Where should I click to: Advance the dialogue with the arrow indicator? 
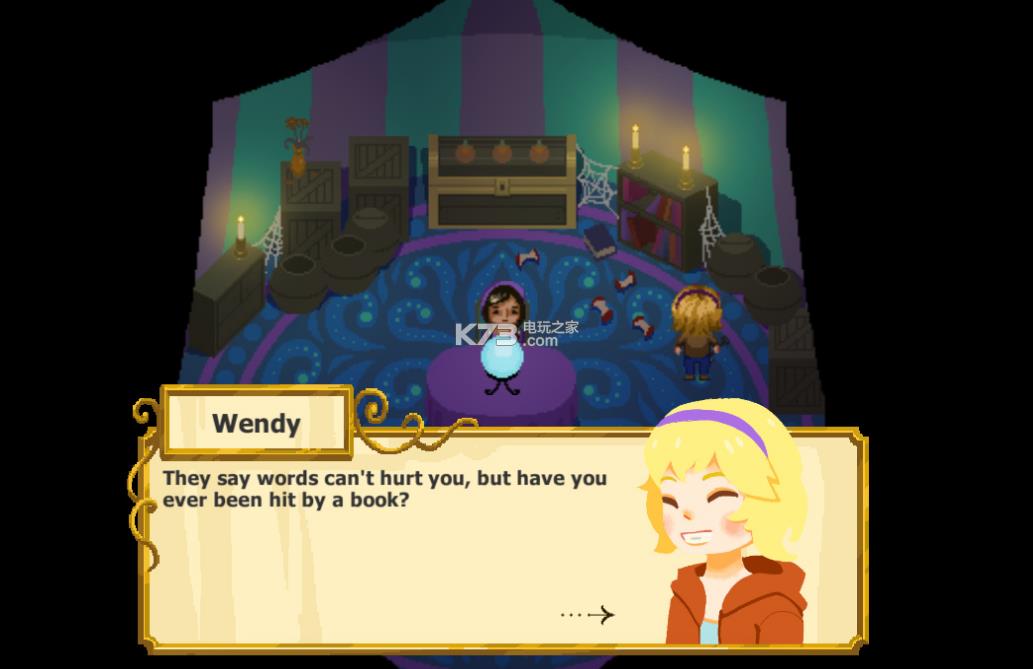[589, 615]
